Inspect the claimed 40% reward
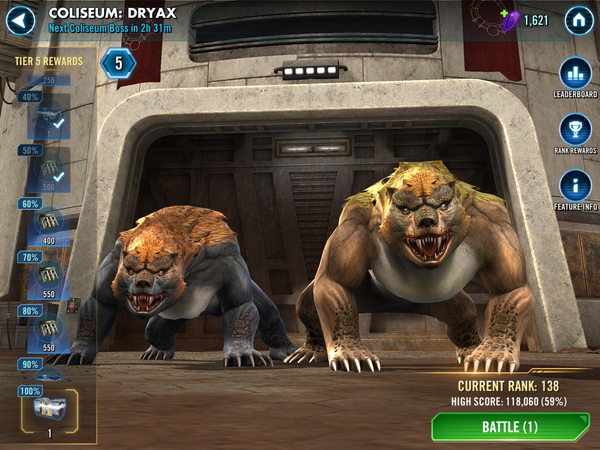600x450 pixels. click(x=48, y=119)
